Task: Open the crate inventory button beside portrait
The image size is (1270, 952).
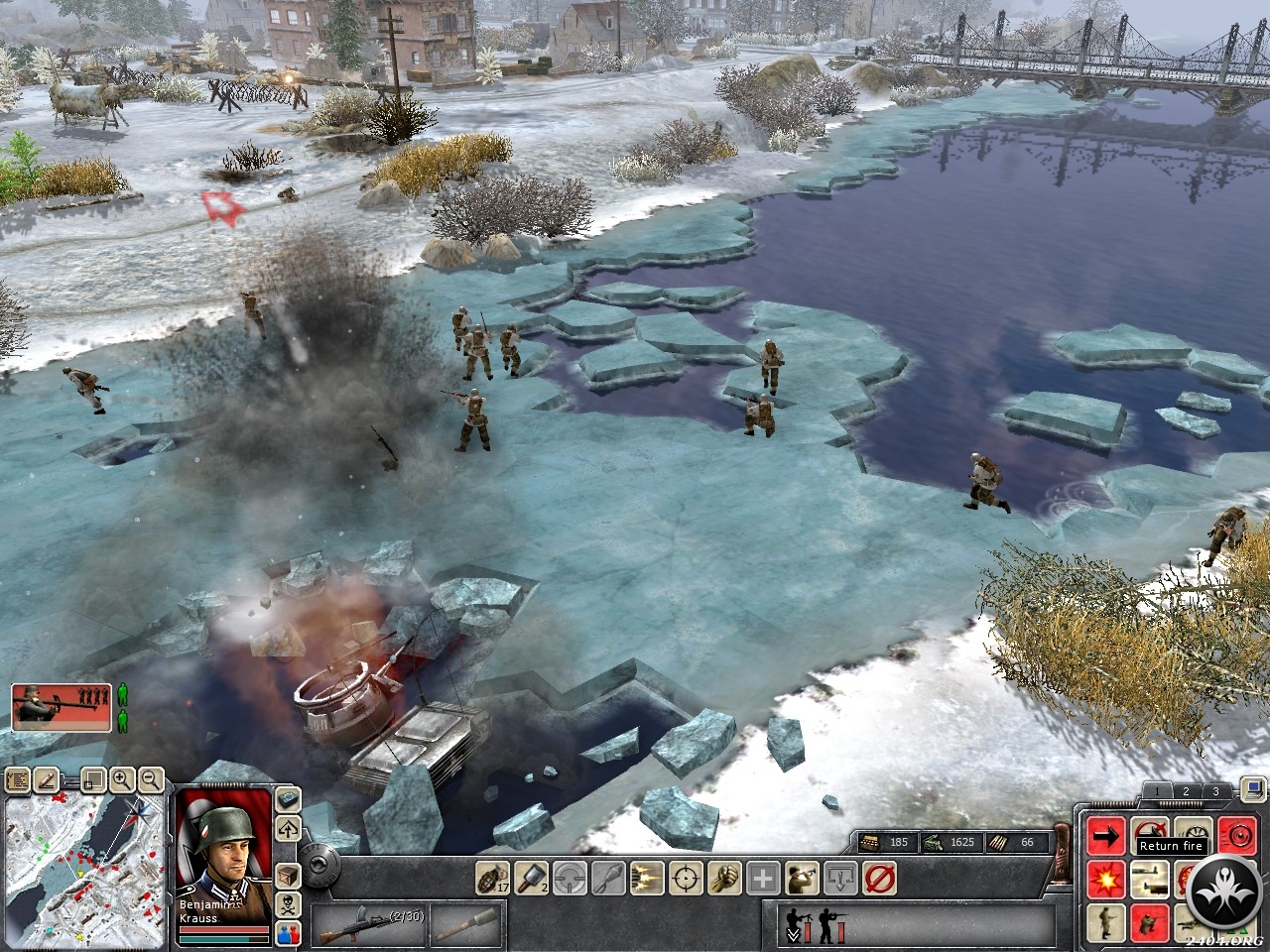Action: click(x=289, y=876)
